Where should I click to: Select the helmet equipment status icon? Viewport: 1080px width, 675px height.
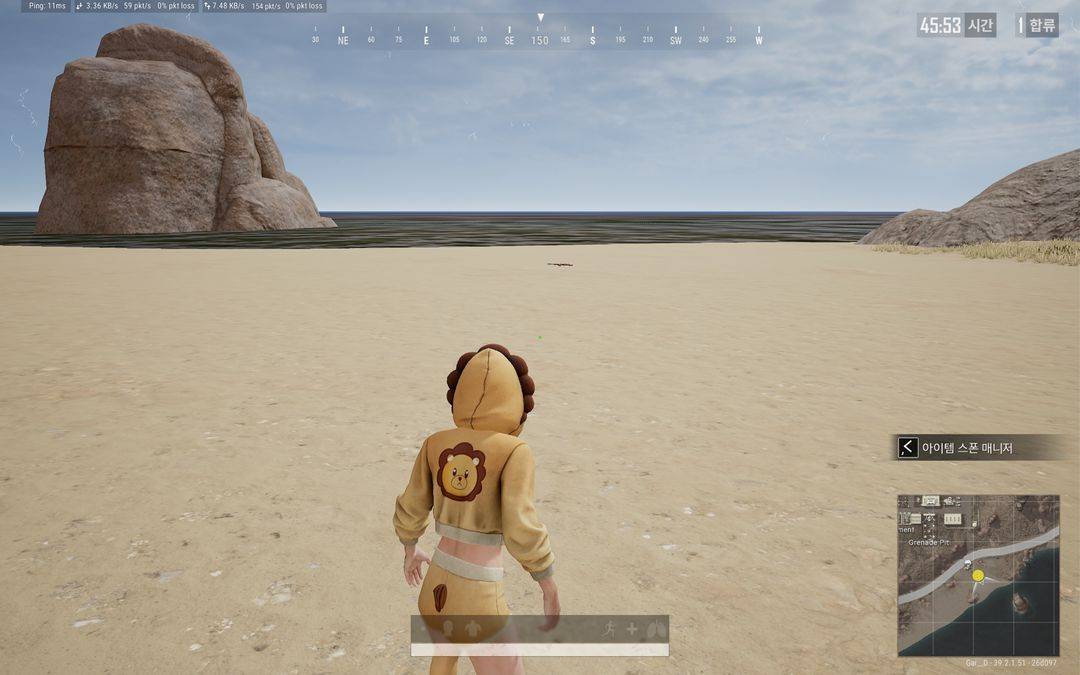point(447,629)
